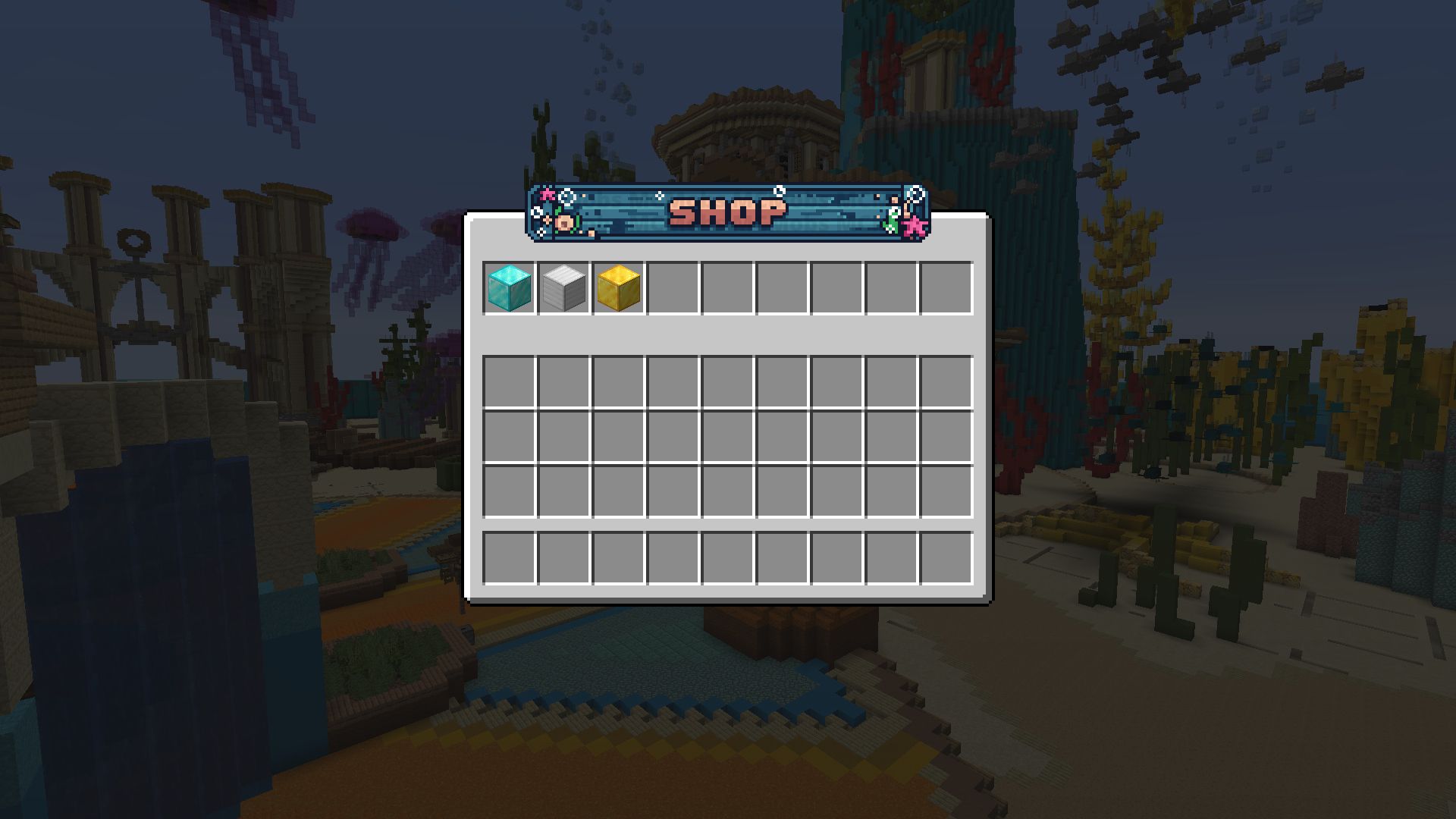This screenshot has width=1456, height=819.
Task: Click the turtle decoration on the SHOP banner
Action: (566, 221)
